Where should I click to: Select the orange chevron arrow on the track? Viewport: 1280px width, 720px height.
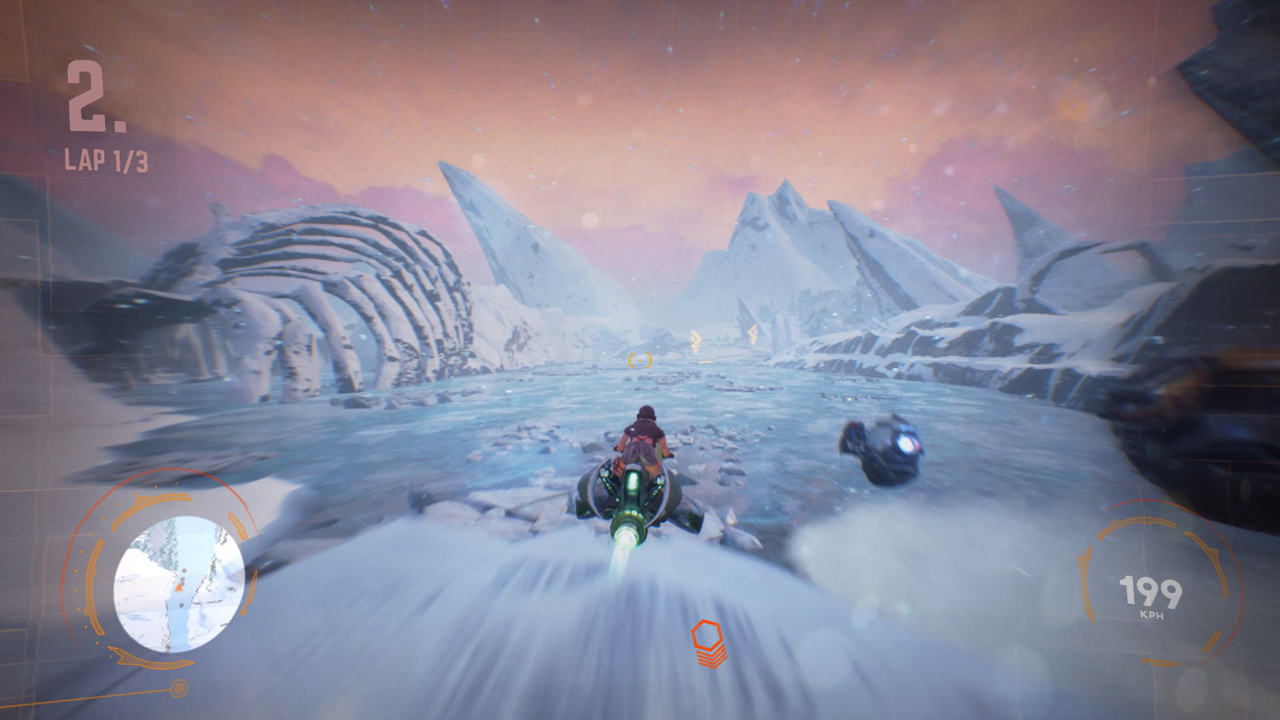697,339
